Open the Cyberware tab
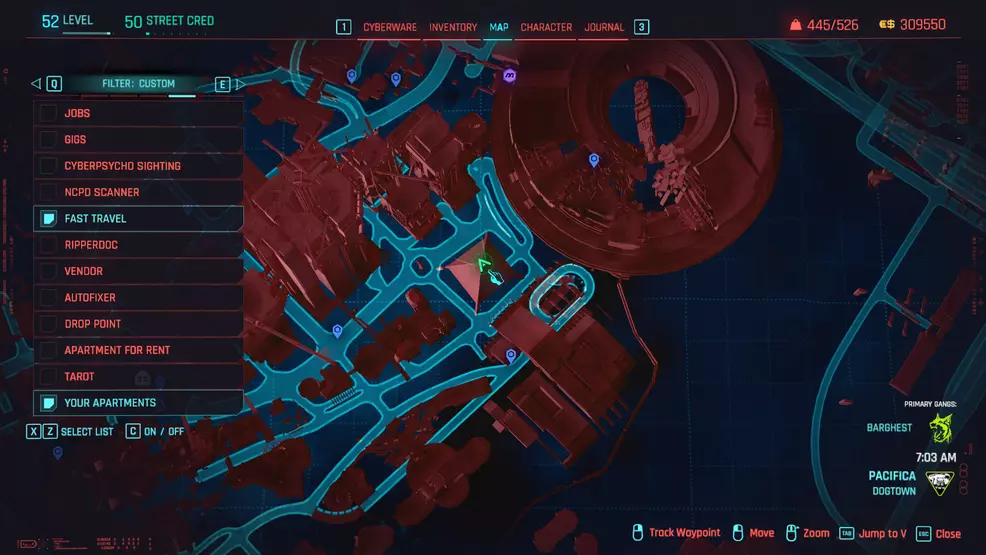This screenshot has height=555, width=986. (390, 27)
